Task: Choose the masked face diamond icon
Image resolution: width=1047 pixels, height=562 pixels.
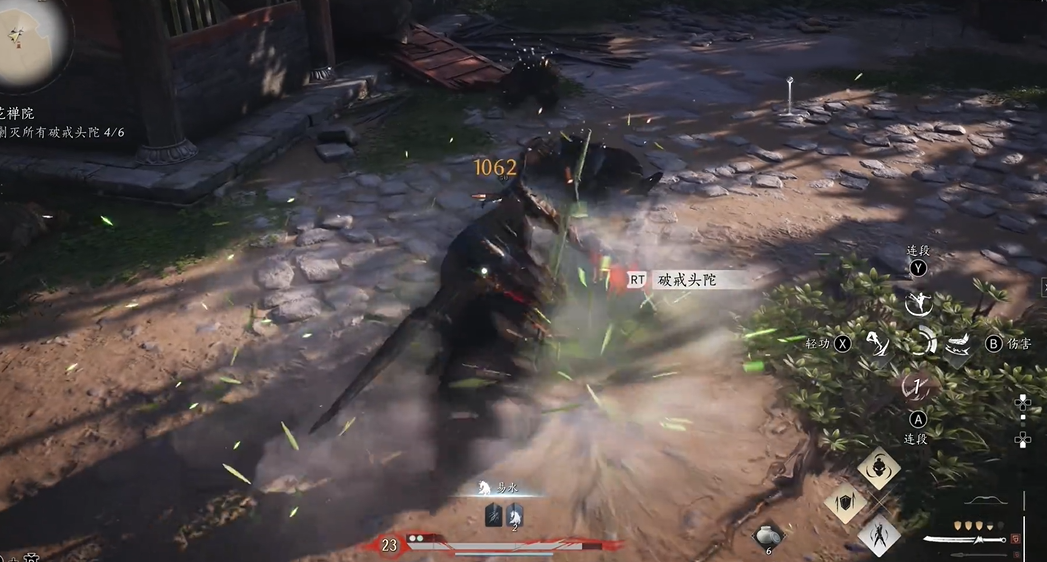Action: [879, 468]
